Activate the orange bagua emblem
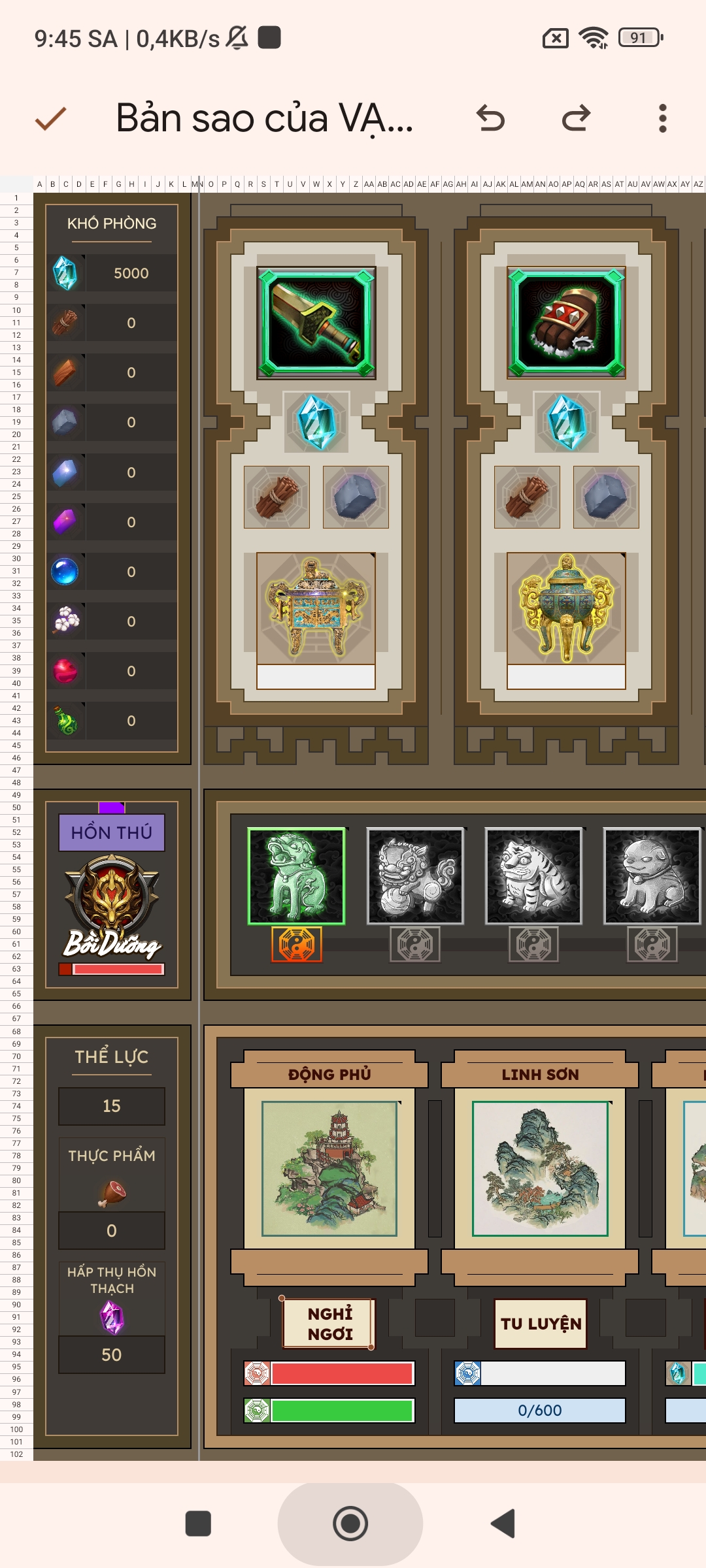Viewport: 706px width, 1568px height. point(297,945)
